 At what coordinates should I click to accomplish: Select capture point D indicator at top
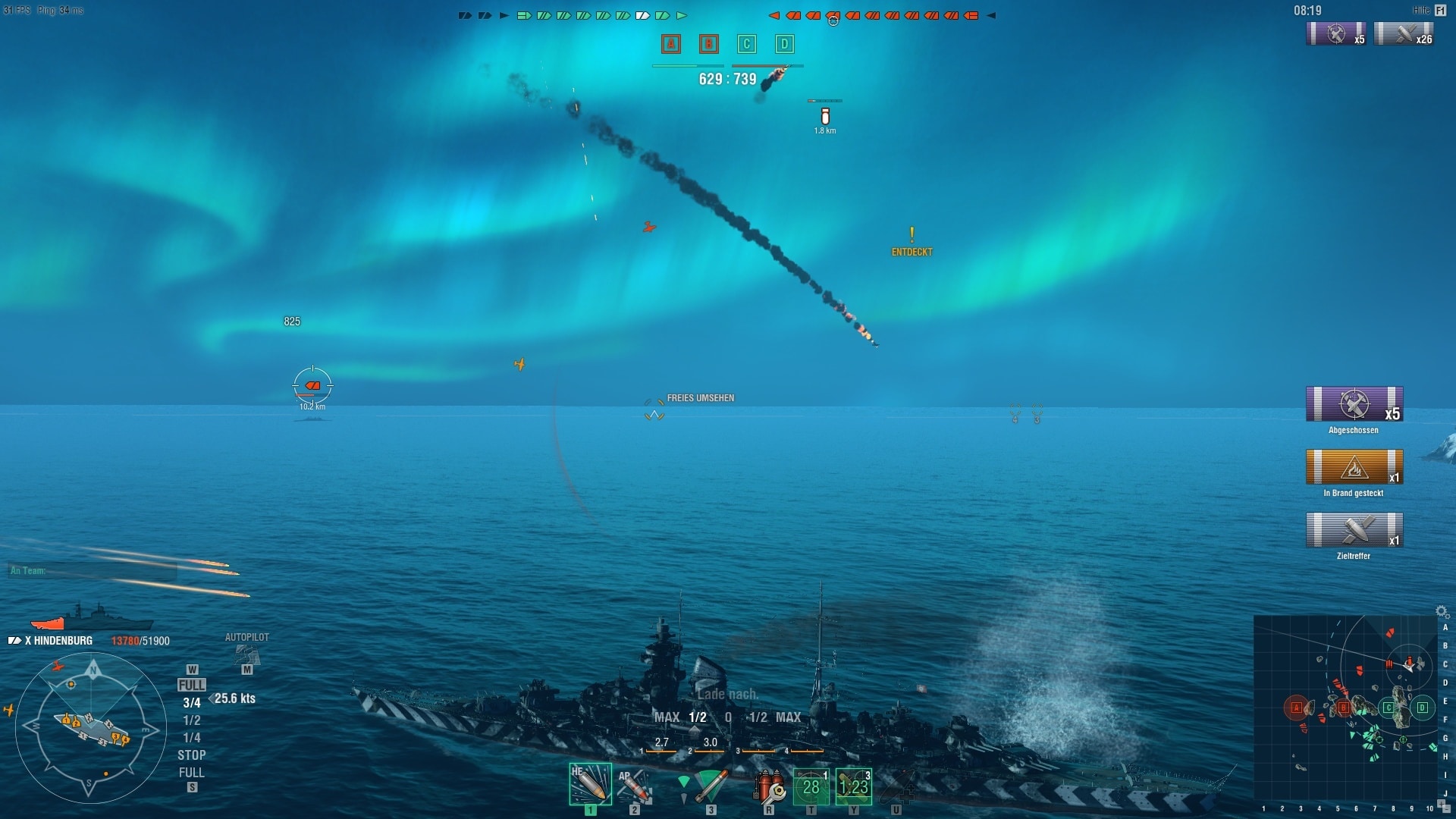(785, 44)
